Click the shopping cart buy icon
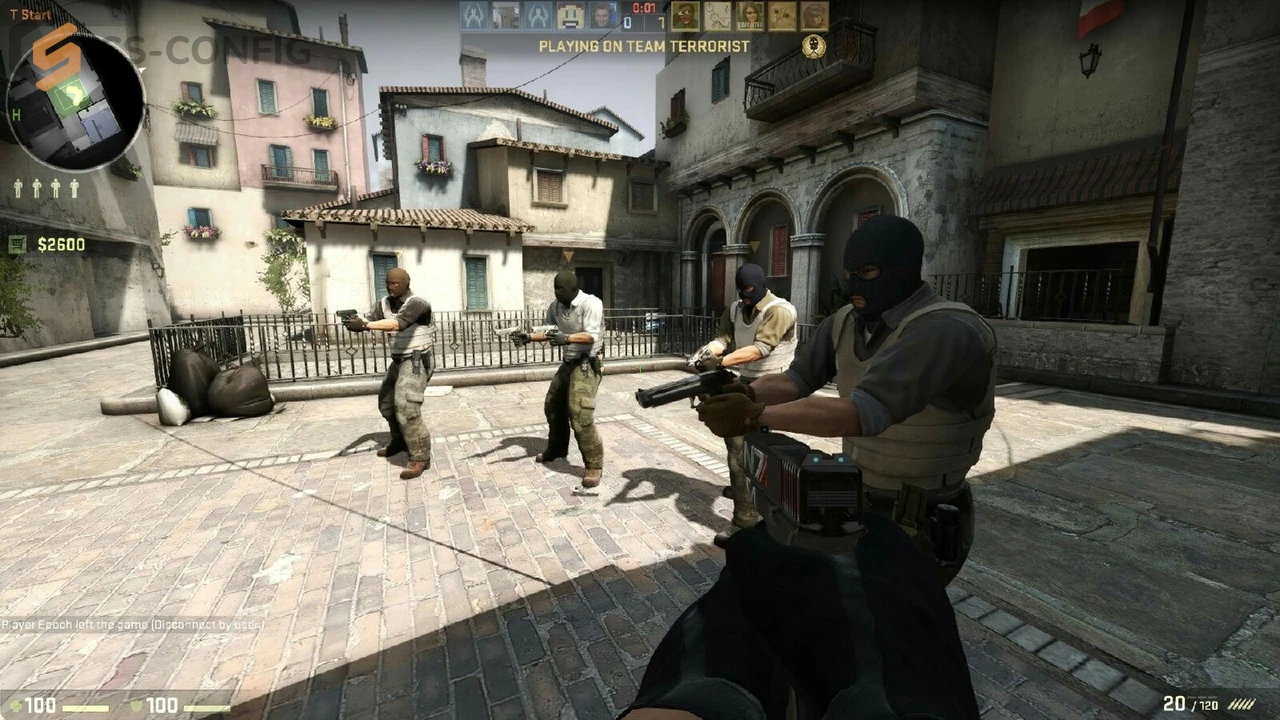The height and width of the screenshot is (720, 1280). click(17, 243)
